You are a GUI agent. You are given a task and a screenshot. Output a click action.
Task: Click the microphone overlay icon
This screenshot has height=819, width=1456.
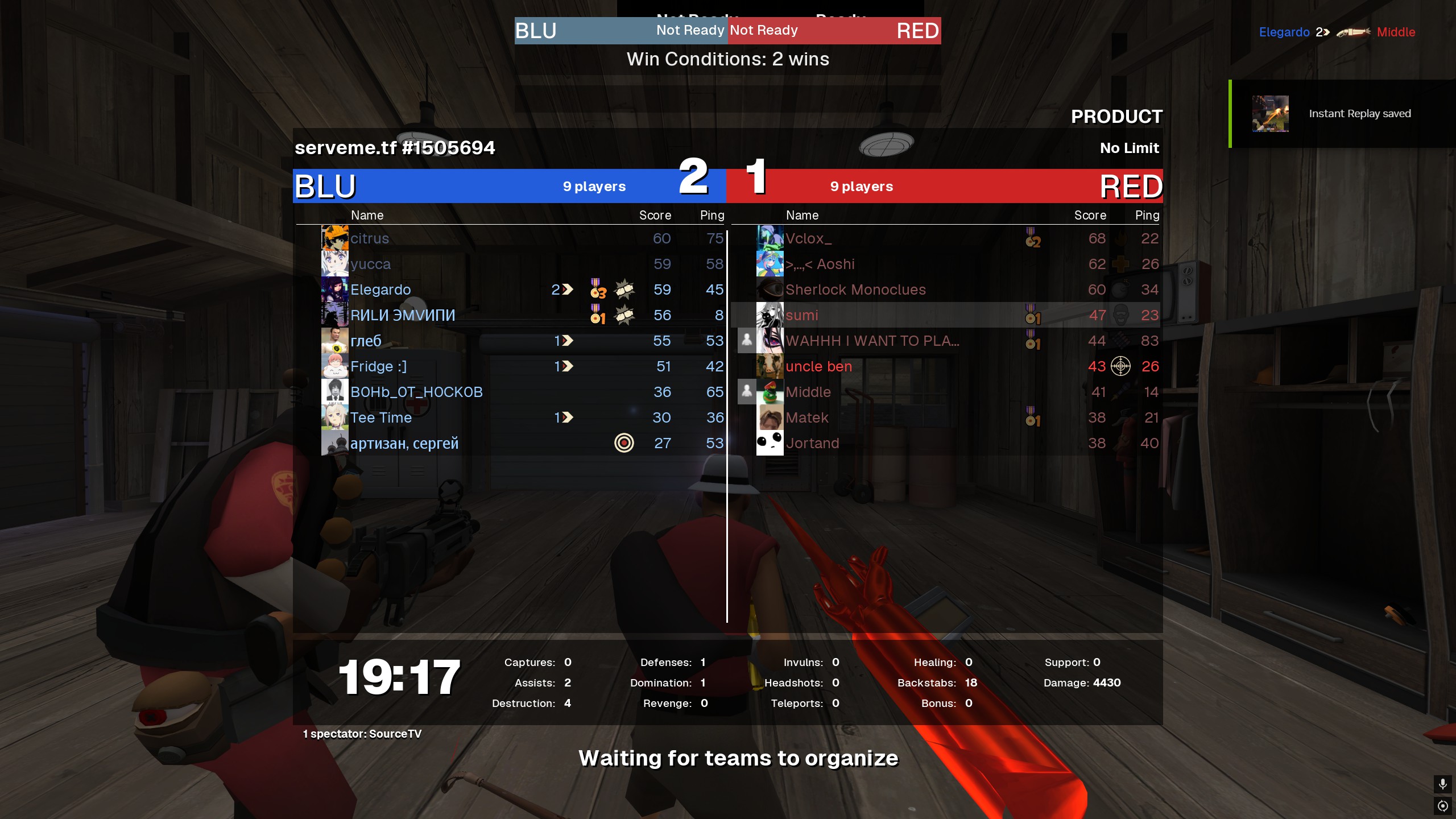[x=1443, y=784]
